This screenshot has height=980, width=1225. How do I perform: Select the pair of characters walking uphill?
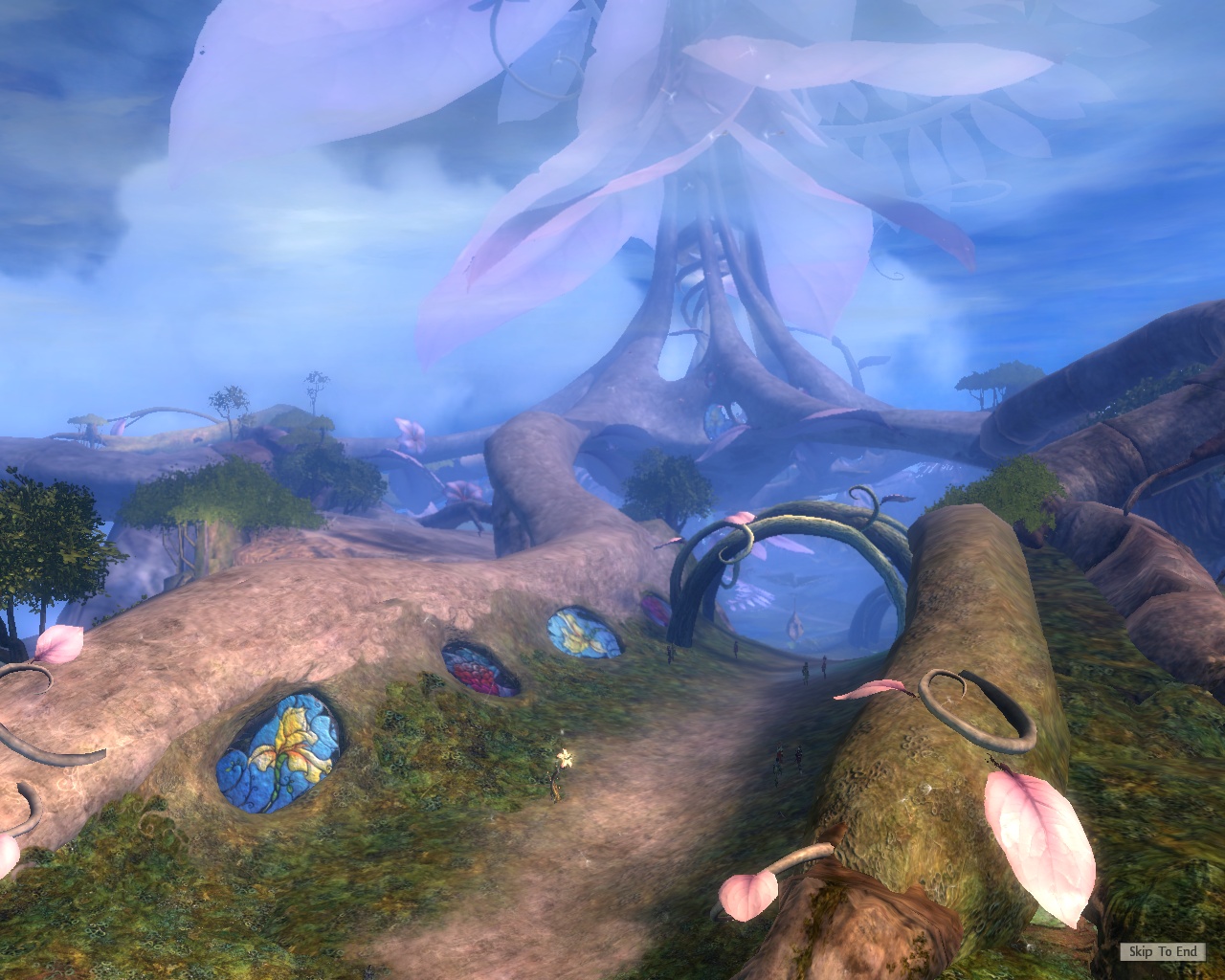pos(790,756)
